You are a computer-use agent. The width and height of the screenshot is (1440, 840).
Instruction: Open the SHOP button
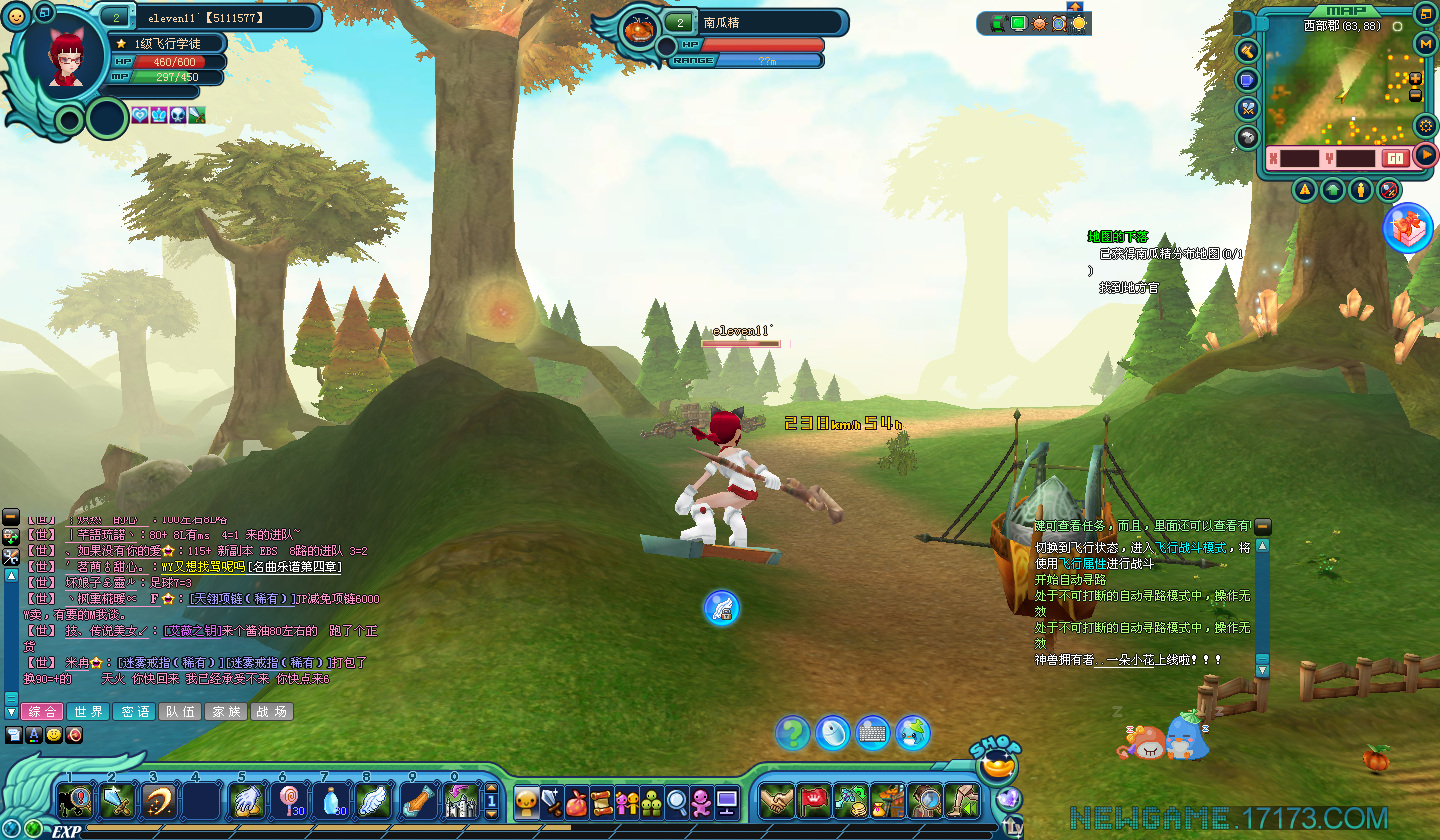point(996,765)
